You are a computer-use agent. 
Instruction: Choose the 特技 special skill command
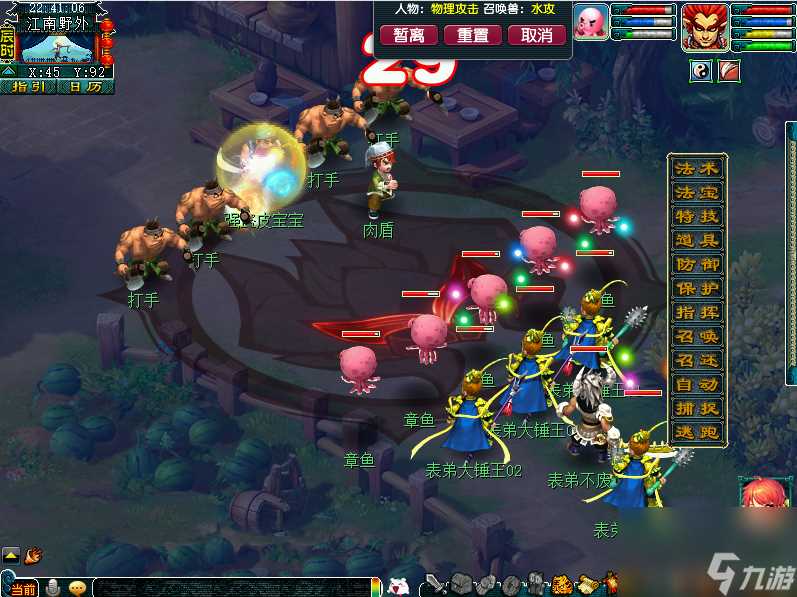[x=697, y=216]
